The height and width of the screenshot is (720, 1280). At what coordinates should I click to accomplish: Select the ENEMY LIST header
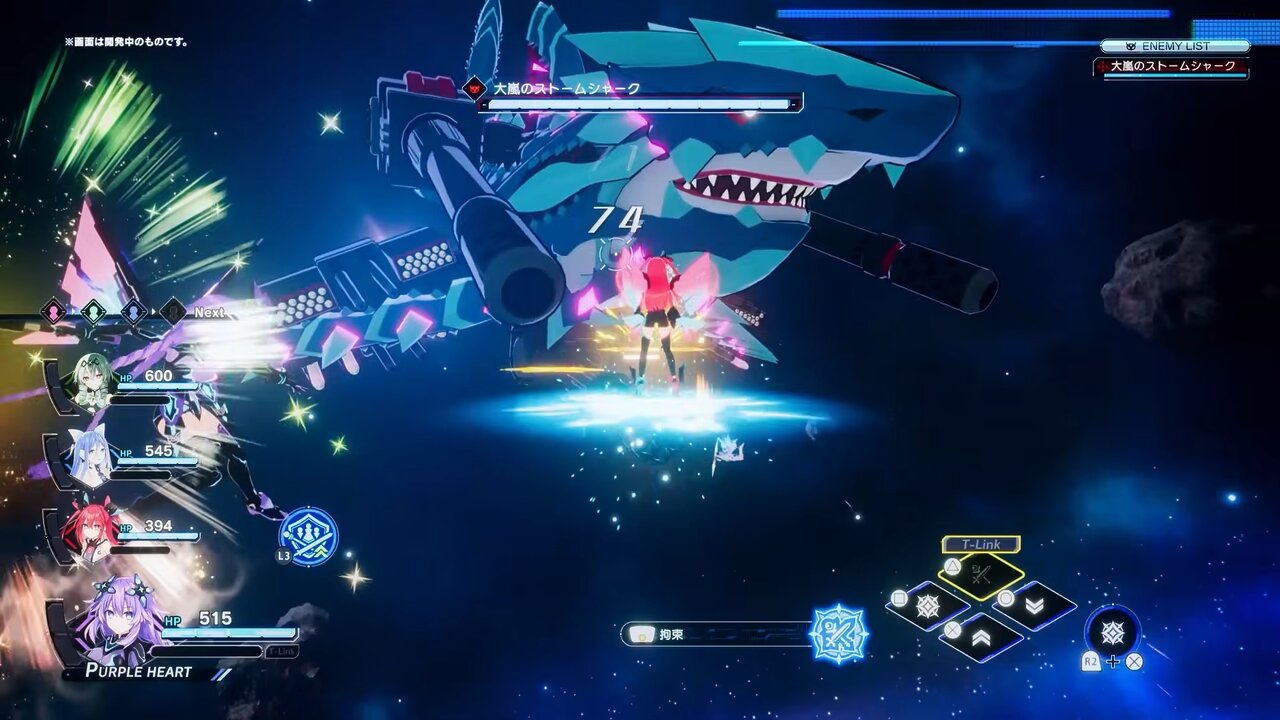point(1175,46)
